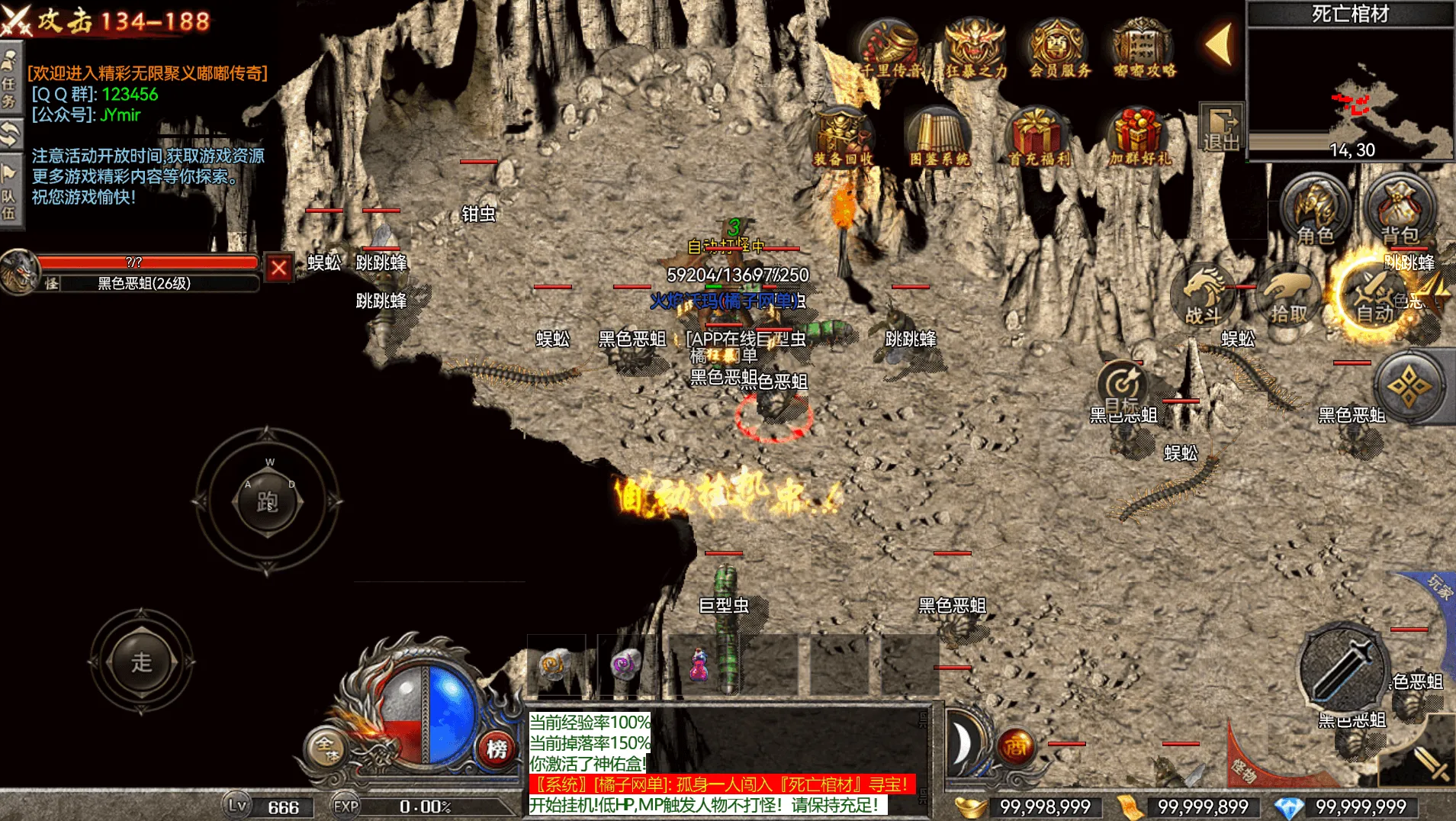The image size is (1456, 821).
Task: Toggle the 自动 auto-battle button
Action: pyautogui.click(x=1374, y=296)
